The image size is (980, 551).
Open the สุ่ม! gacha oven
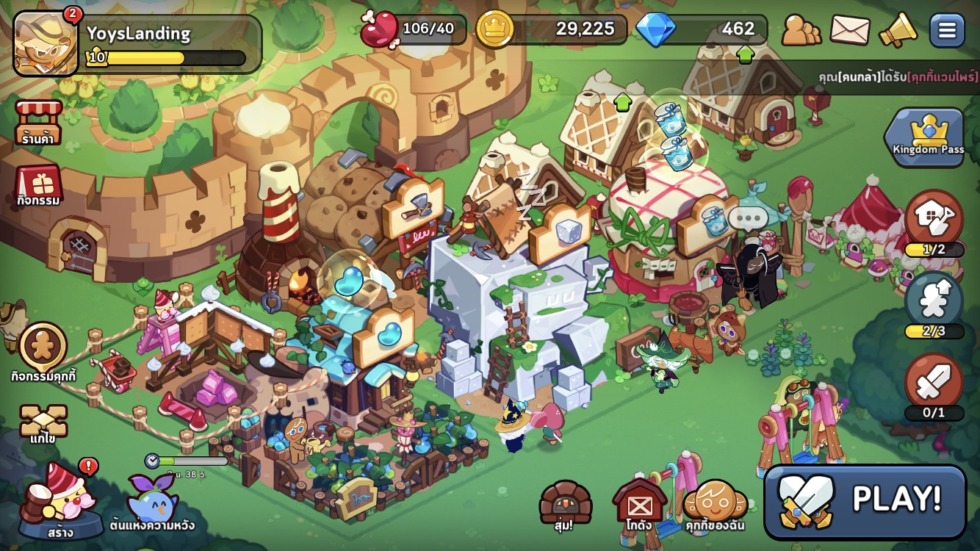(x=566, y=503)
